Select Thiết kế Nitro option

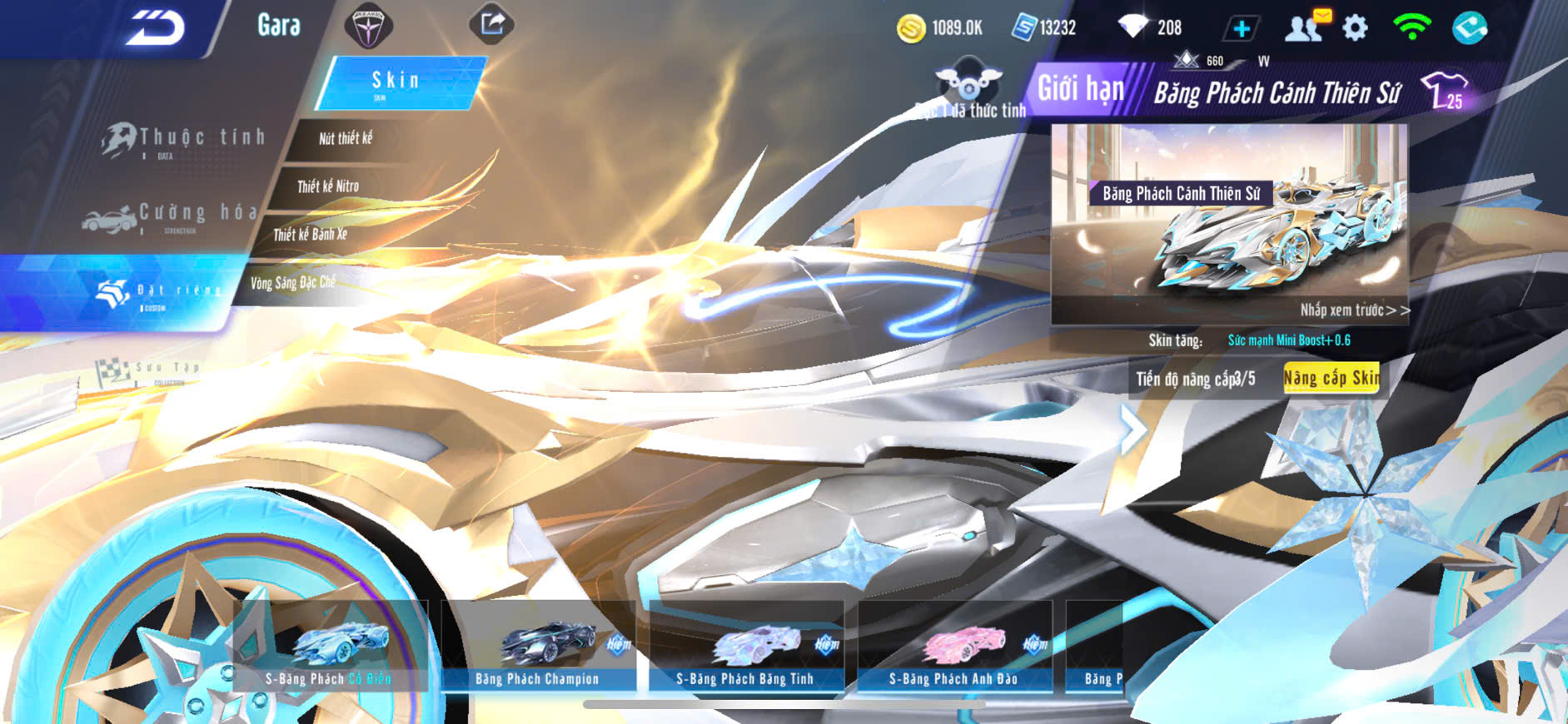[328, 186]
